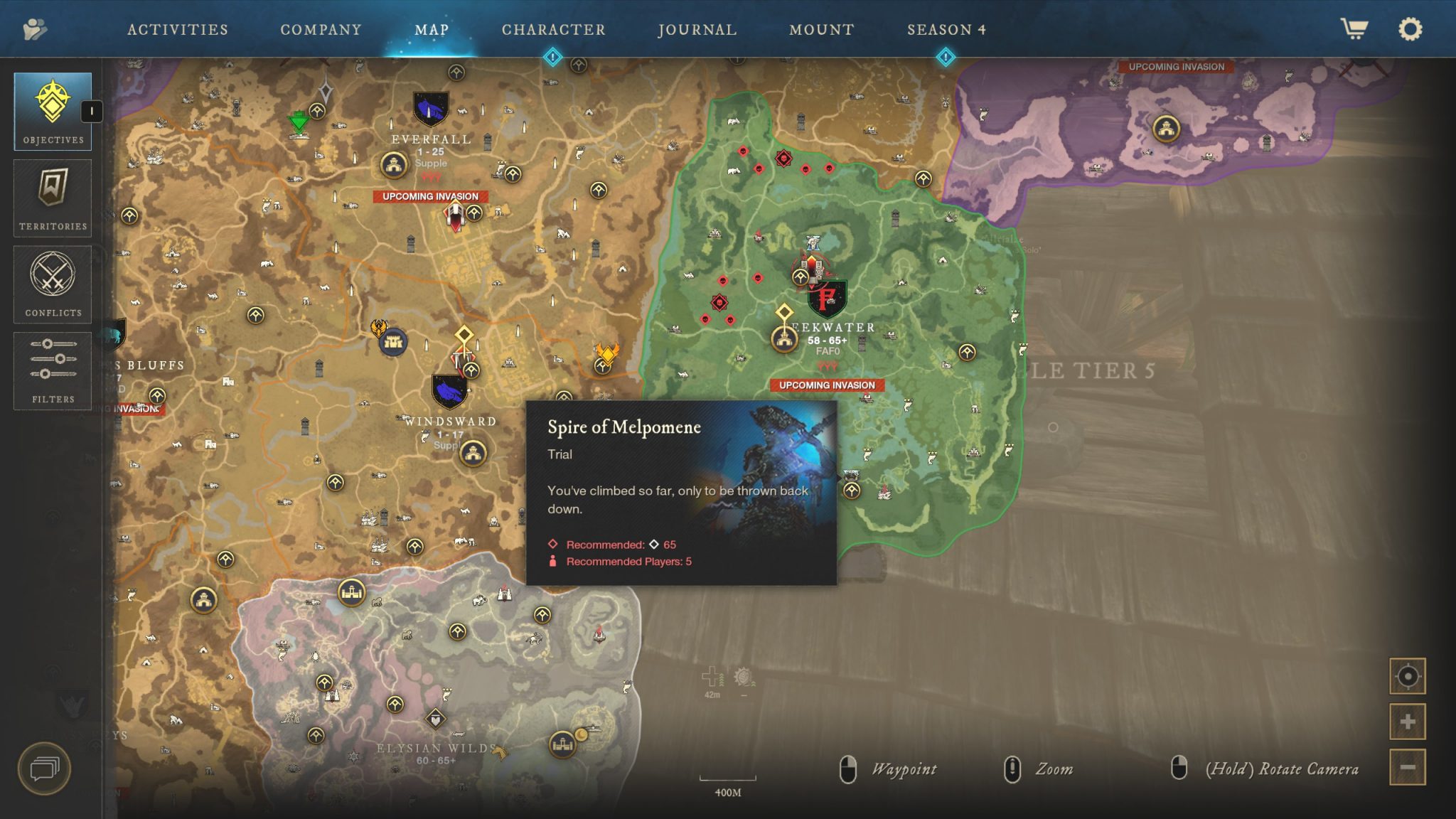Open the Journal menu
The width and height of the screenshot is (1456, 819).
click(697, 29)
